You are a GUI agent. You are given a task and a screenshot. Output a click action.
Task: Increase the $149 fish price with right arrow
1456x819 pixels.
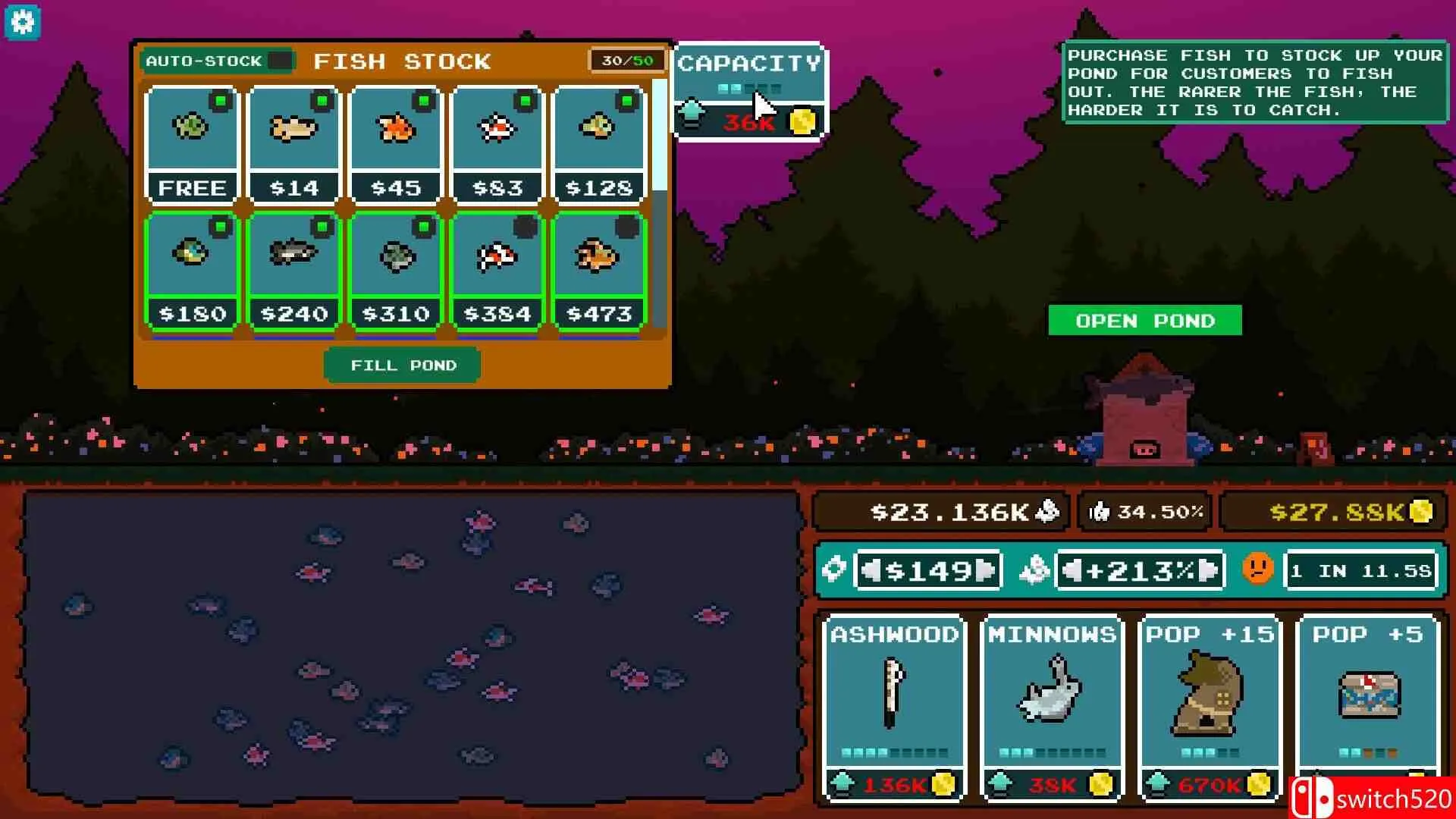(x=985, y=570)
